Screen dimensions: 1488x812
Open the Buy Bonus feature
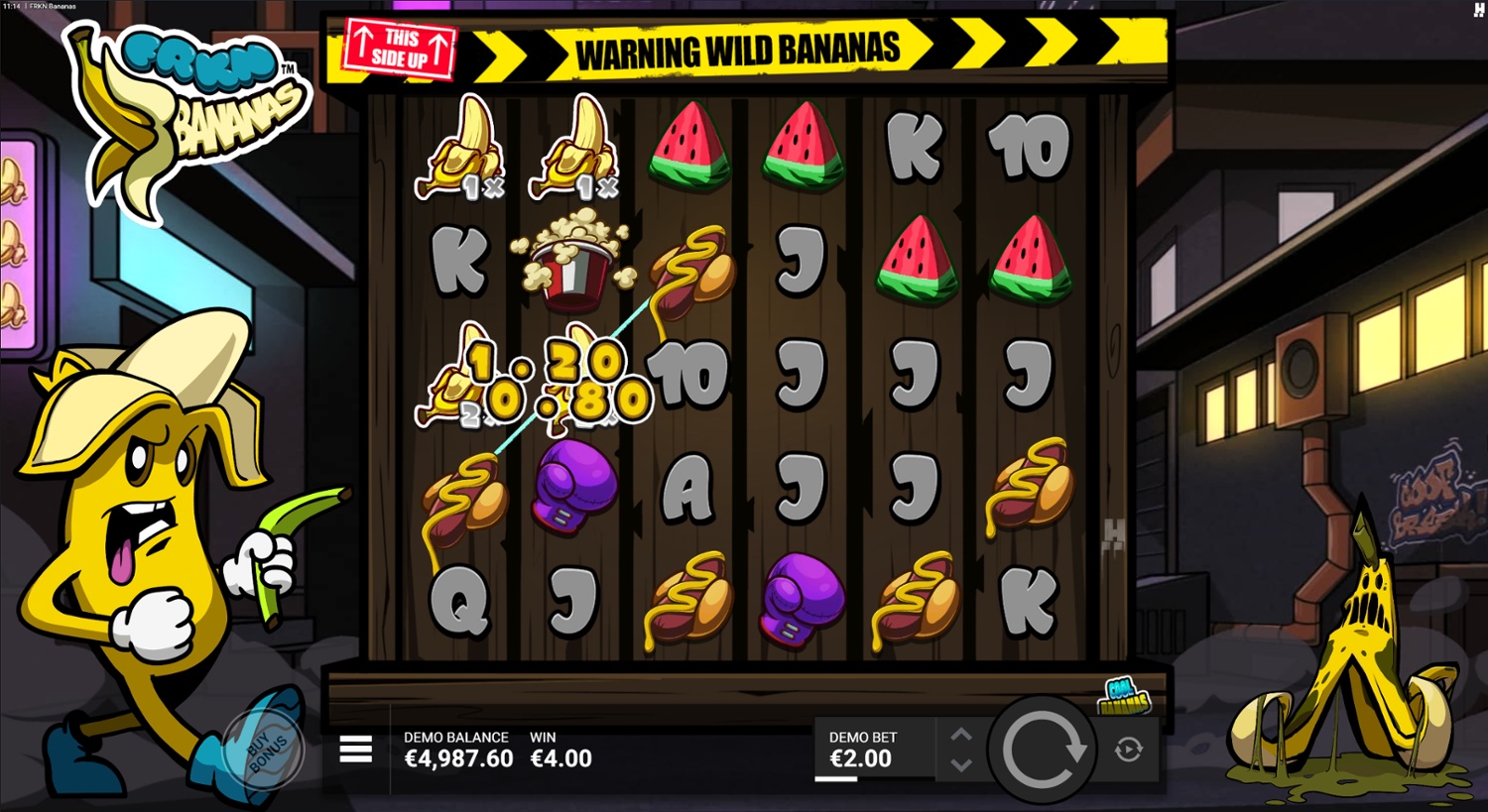coord(265,750)
